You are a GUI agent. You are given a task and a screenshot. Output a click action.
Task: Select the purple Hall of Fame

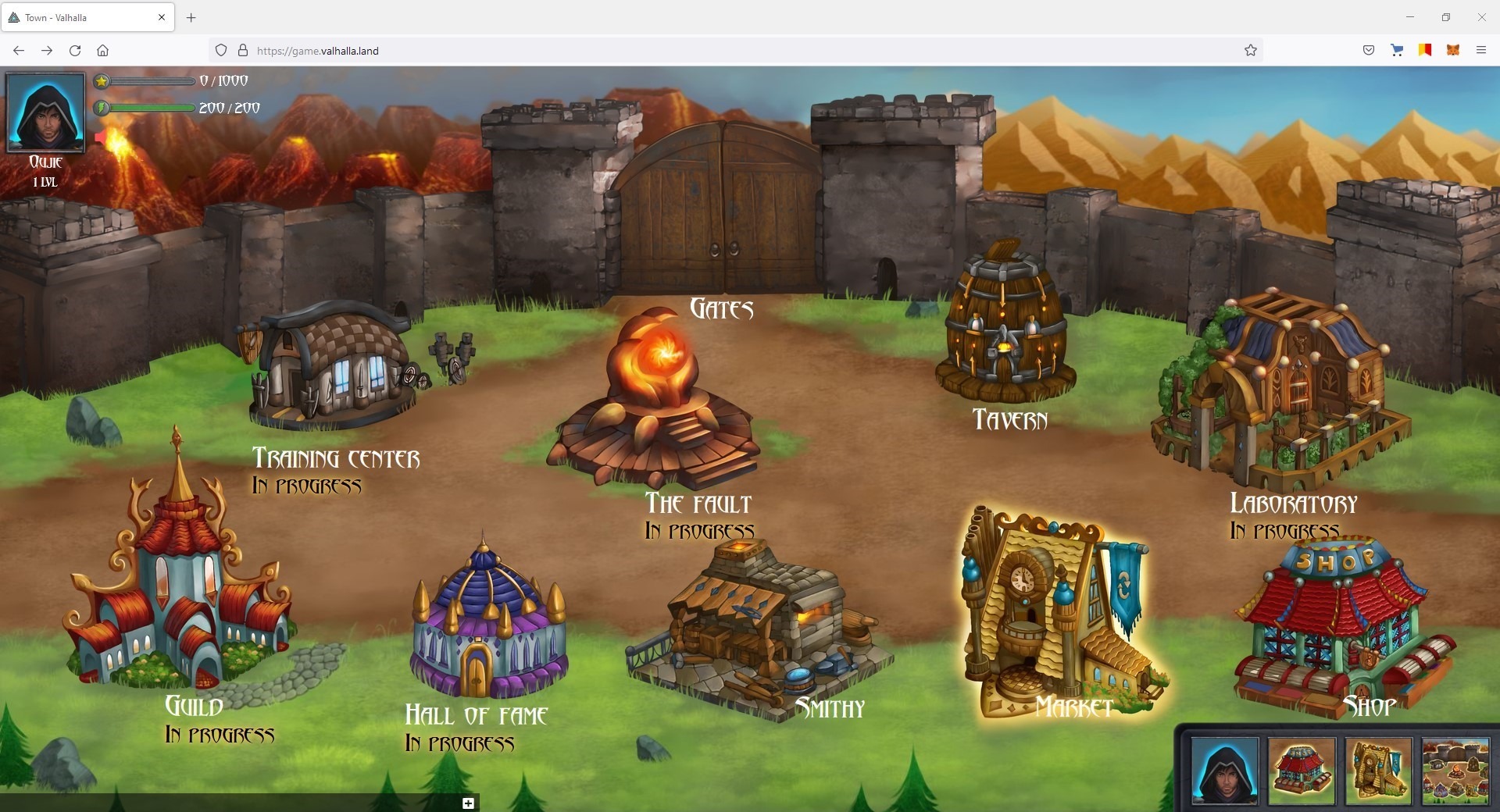coord(488,625)
